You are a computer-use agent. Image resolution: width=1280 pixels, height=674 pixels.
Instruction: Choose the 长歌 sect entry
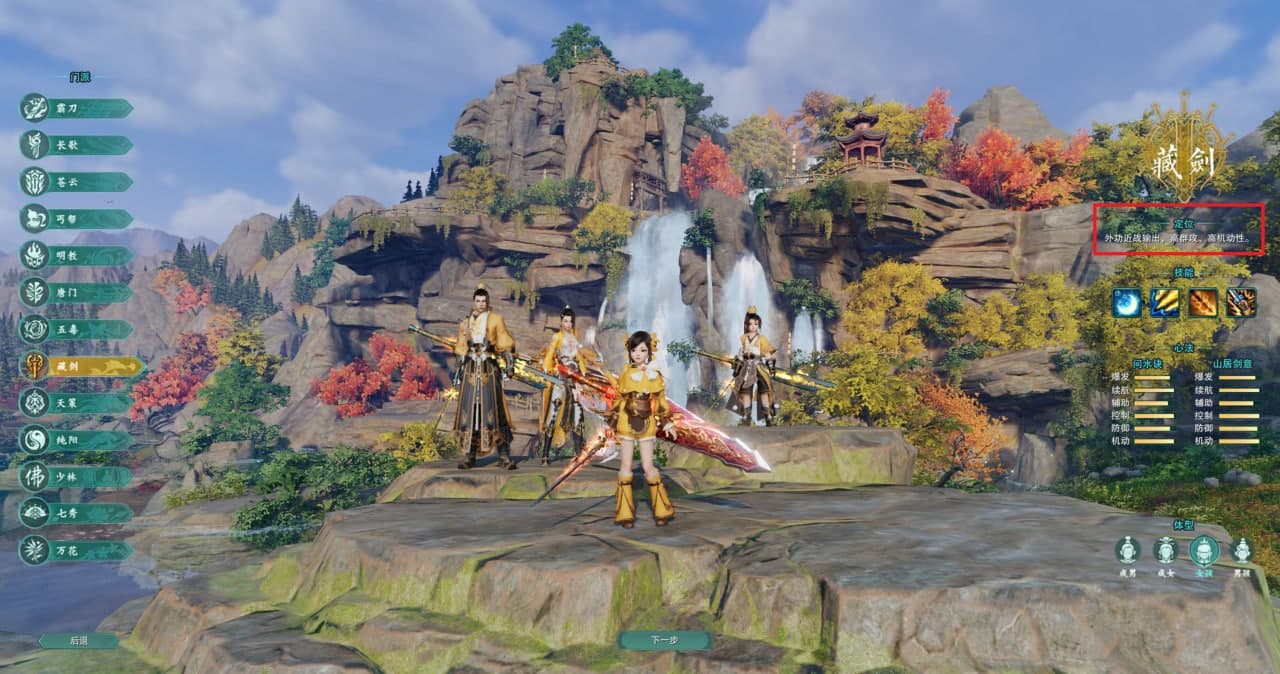pyautogui.click(x=77, y=145)
